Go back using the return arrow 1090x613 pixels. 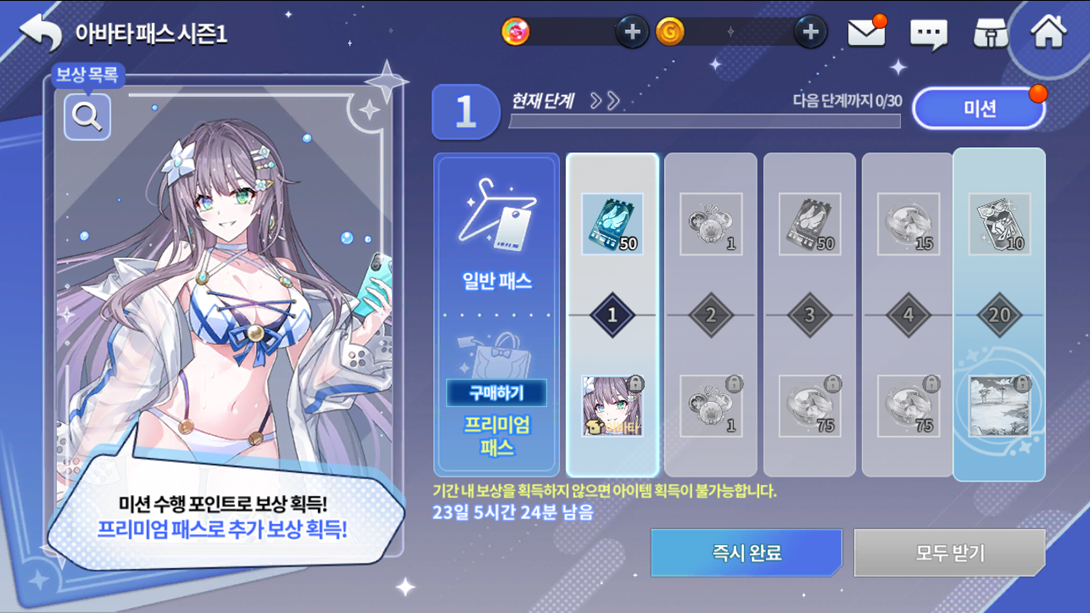pyautogui.click(x=41, y=33)
